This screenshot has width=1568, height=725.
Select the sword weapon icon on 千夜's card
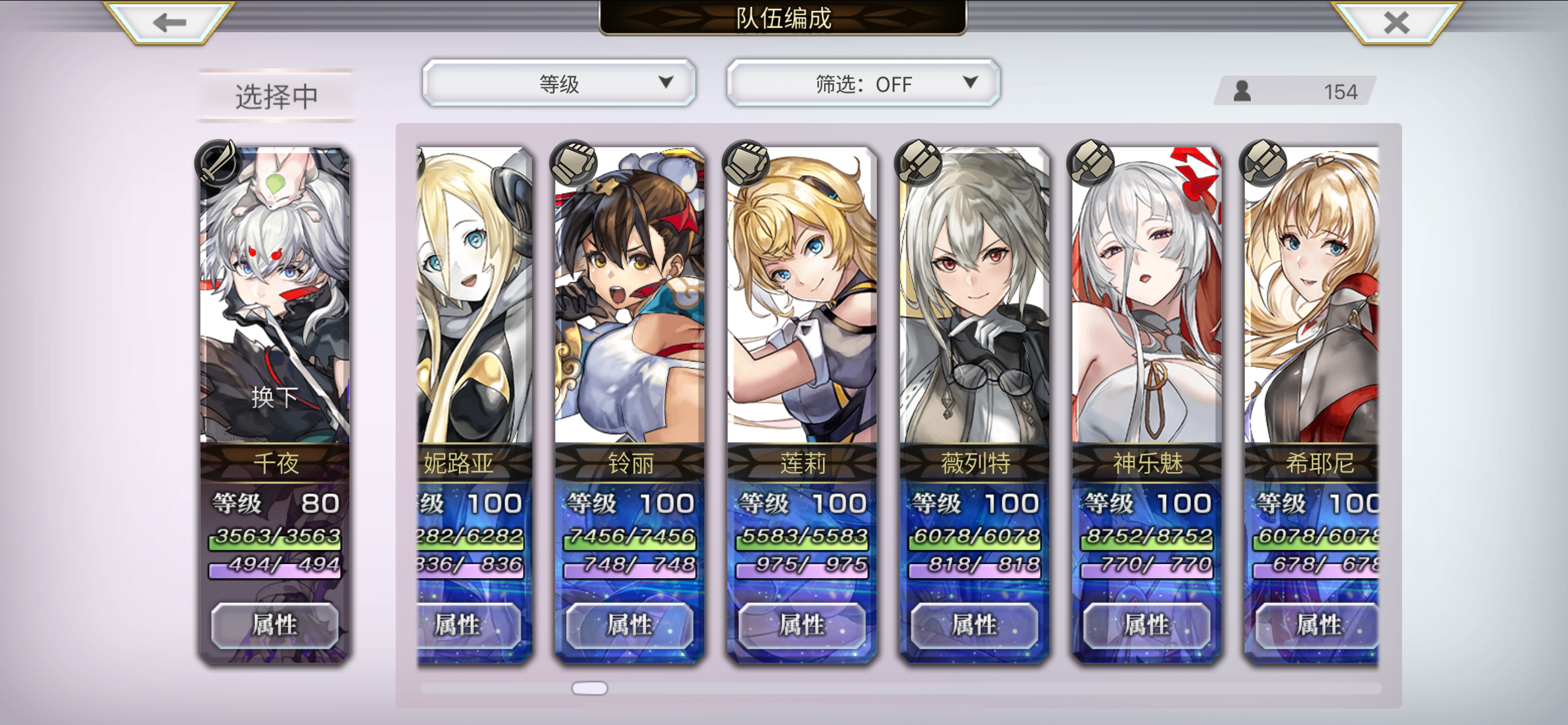tap(217, 163)
